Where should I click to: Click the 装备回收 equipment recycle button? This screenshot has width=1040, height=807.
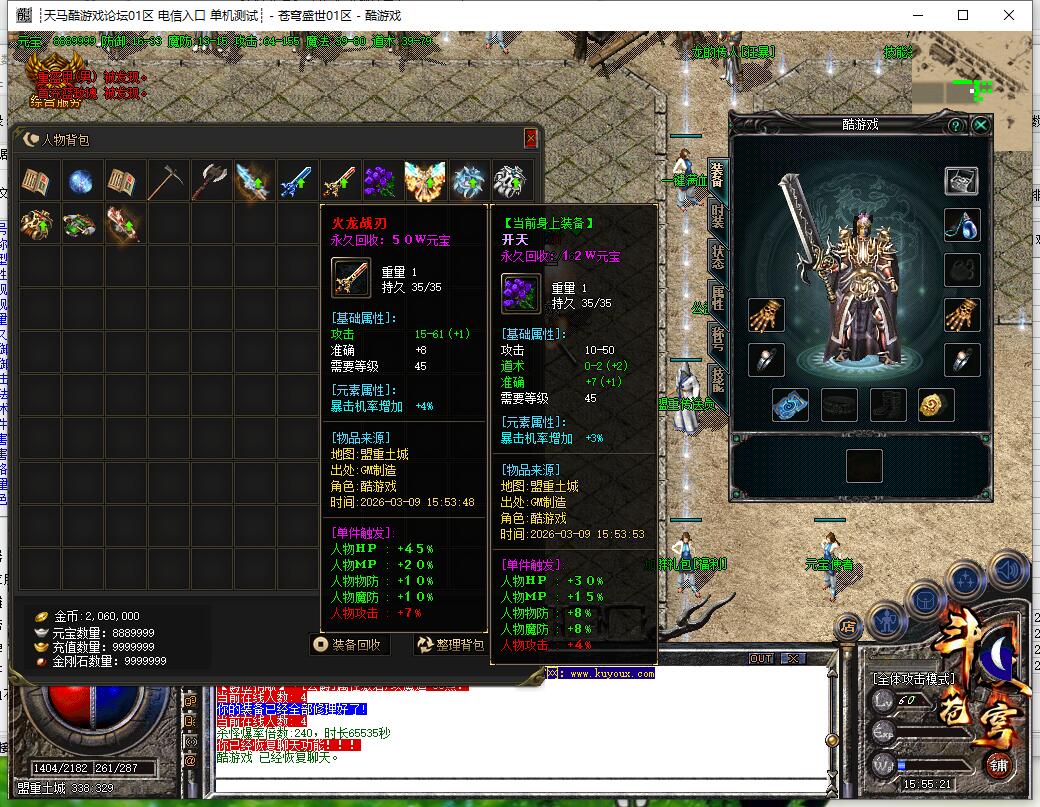pyautogui.click(x=349, y=645)
